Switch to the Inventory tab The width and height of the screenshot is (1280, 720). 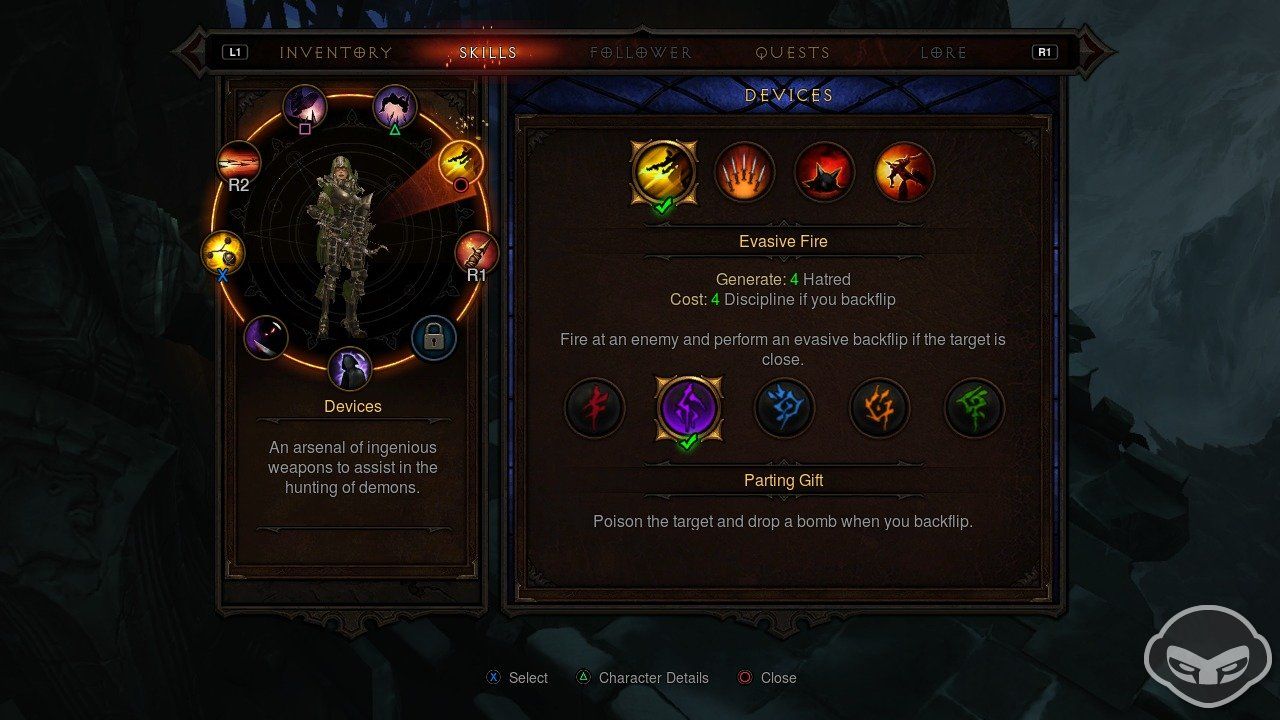[x=336, y=52]
